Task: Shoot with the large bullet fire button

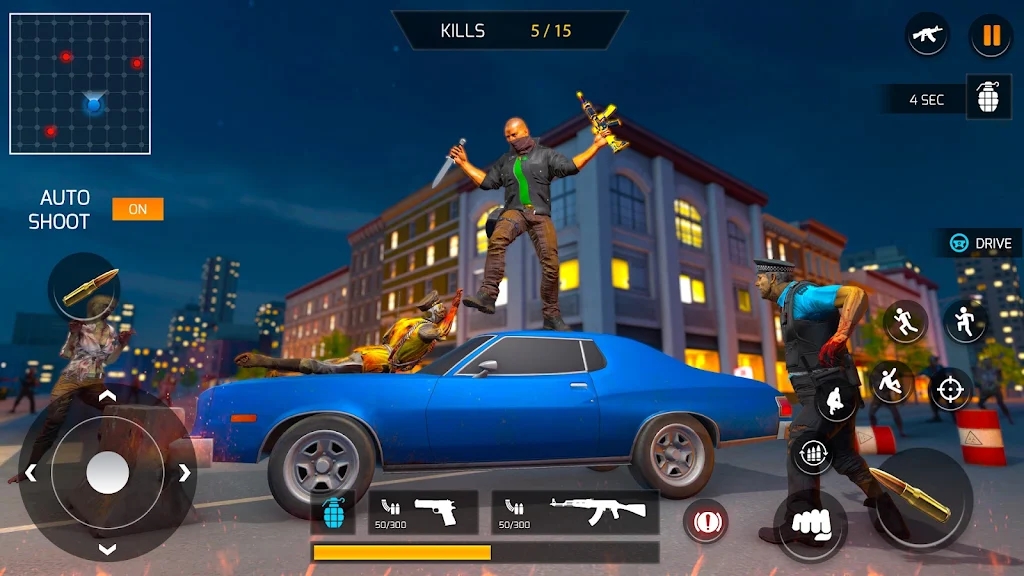Action: [x=922, y=498]
